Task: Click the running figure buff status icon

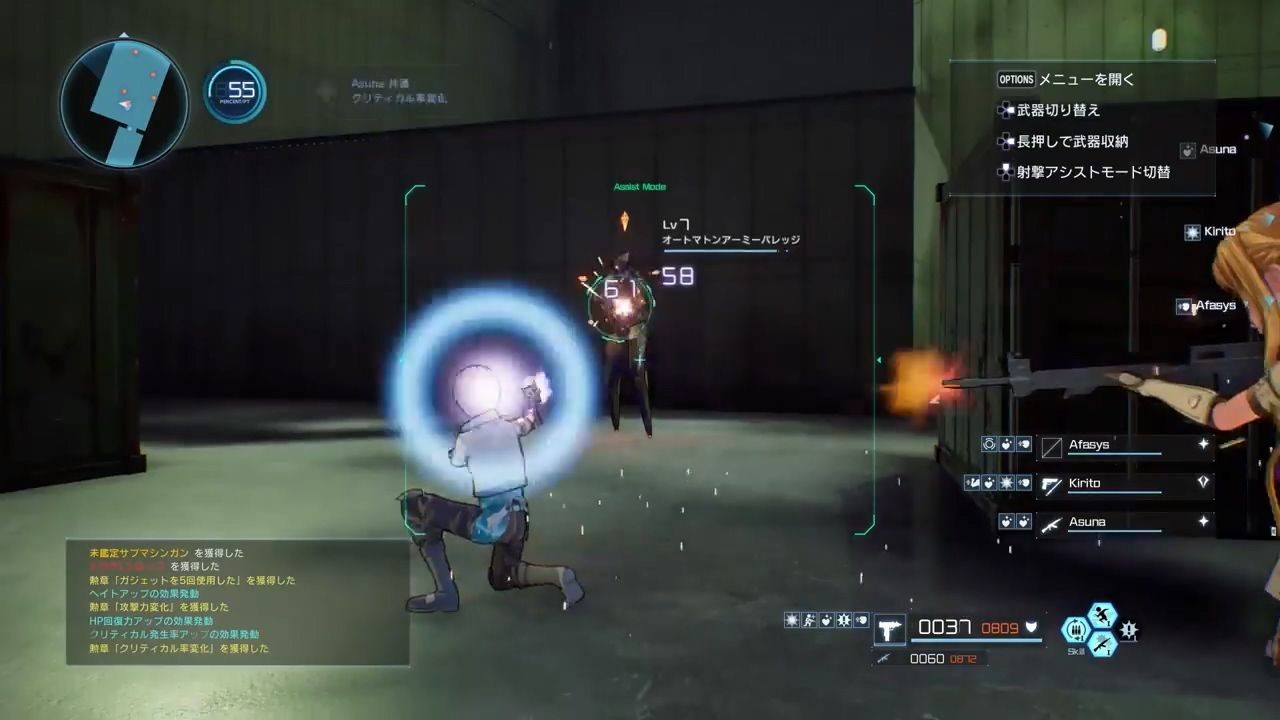Action: (809, 620)
